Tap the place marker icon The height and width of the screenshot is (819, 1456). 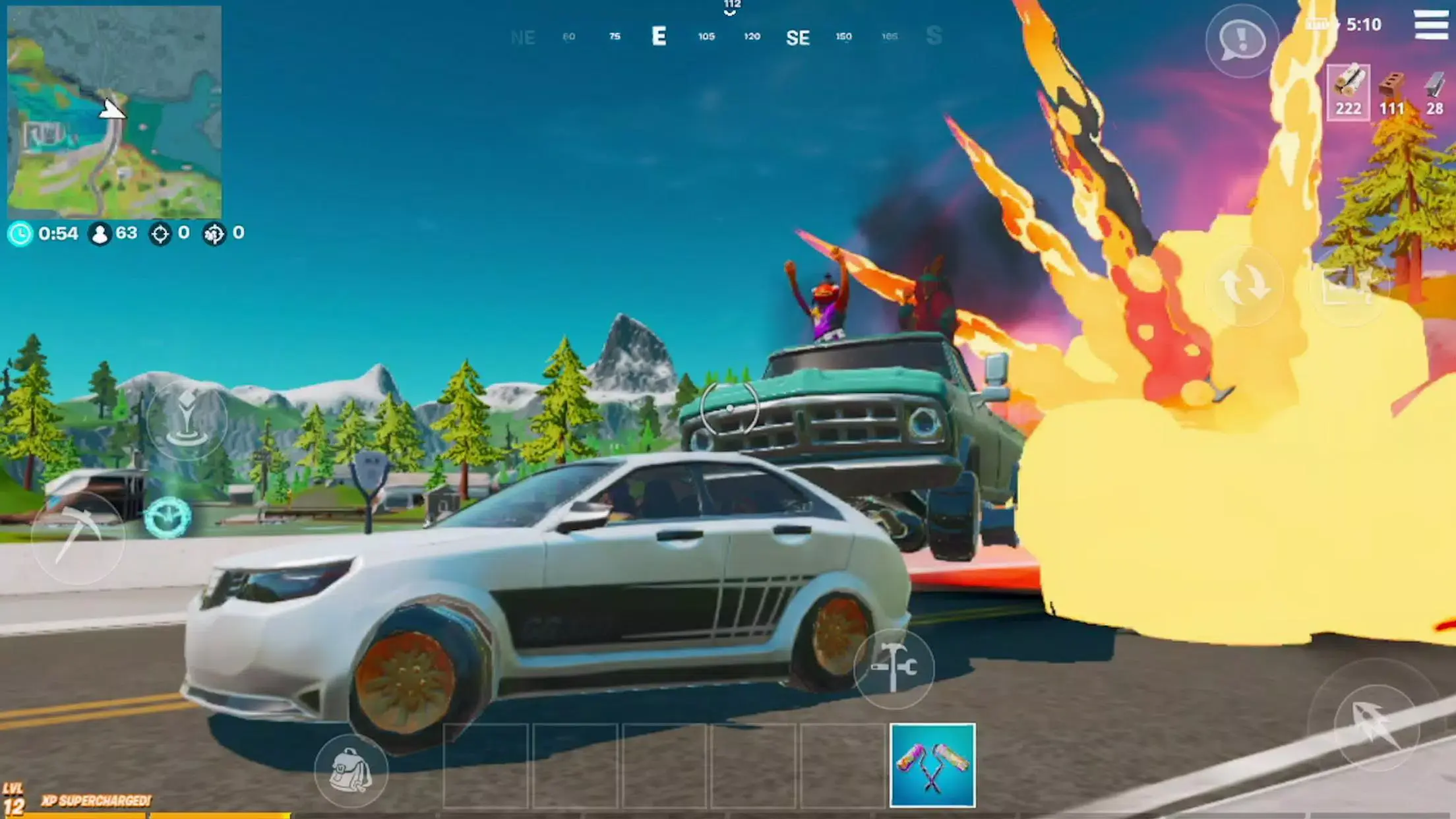187,420
